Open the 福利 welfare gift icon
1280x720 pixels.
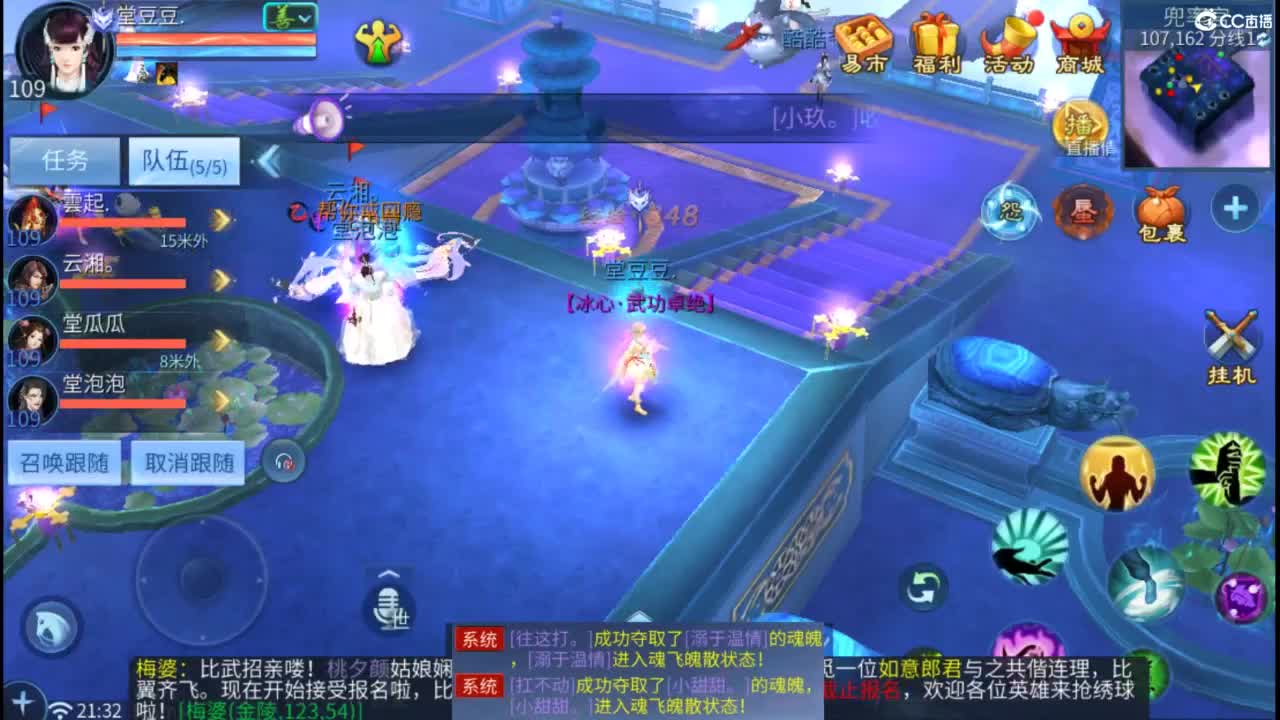(x=936, y=45)
